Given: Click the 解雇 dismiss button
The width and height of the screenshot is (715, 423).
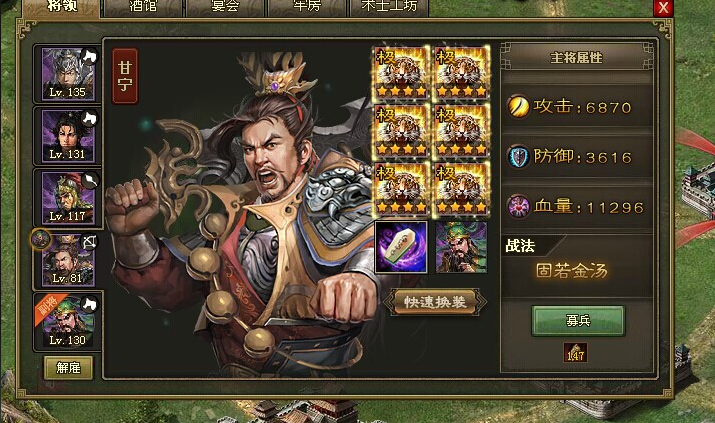Looking at the screenshot, I should [68, 367].
